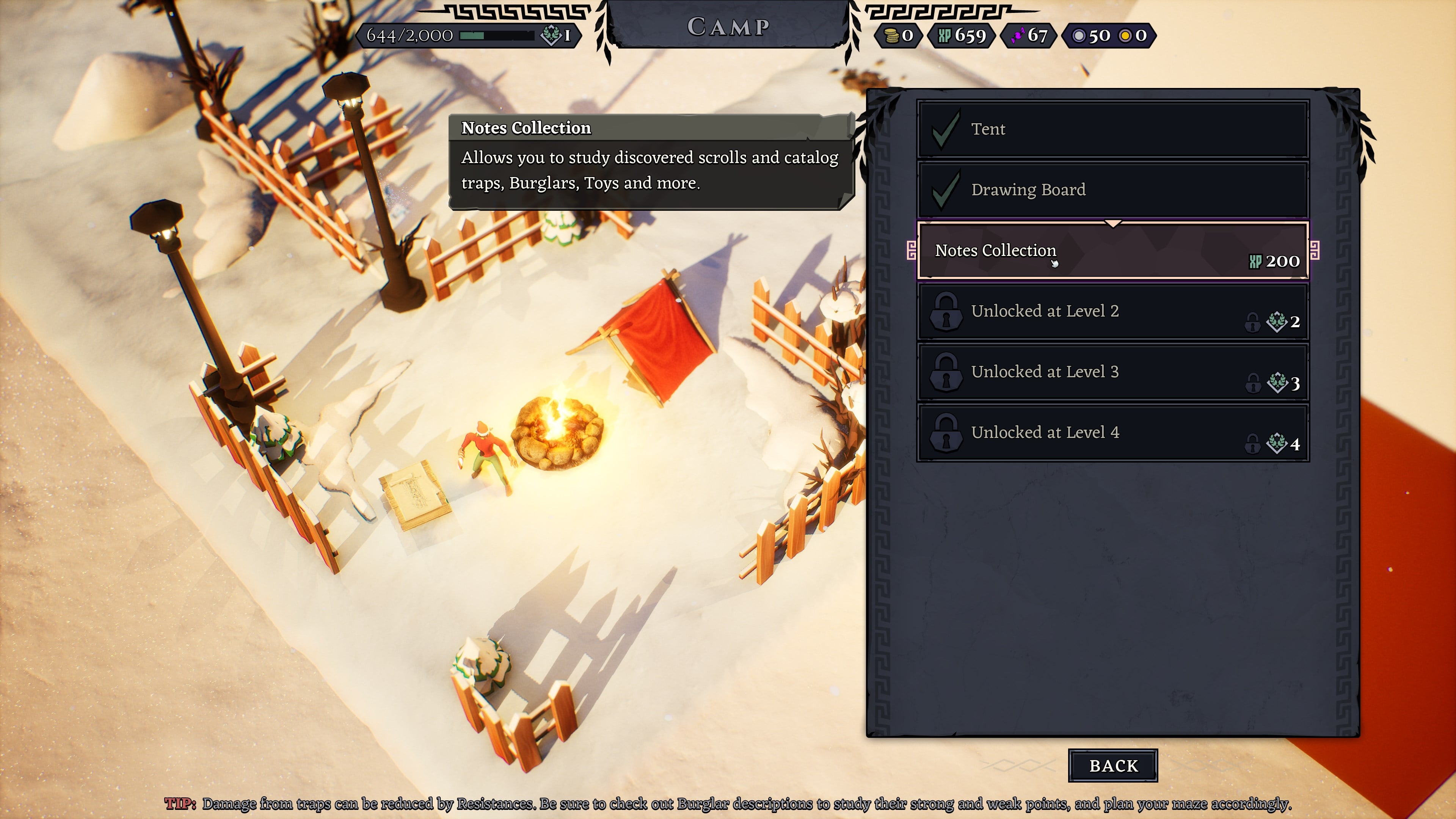Purchase the Notes Collection upgrade
The image size is (1456, 819).
[1112, 250]
